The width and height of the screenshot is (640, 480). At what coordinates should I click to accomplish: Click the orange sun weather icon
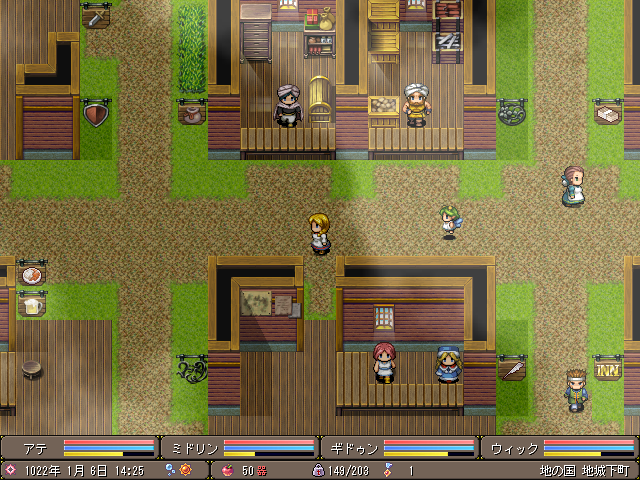tap(184, 469)
